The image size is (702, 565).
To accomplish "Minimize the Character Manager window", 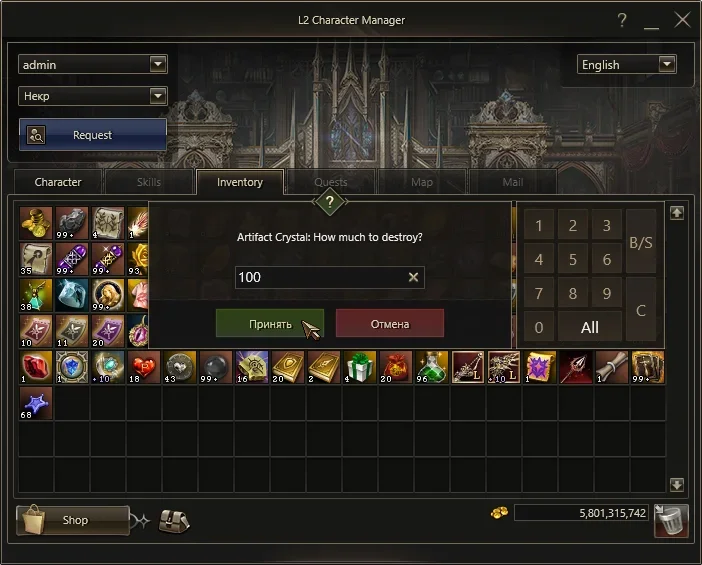I will tap(652, 20).
